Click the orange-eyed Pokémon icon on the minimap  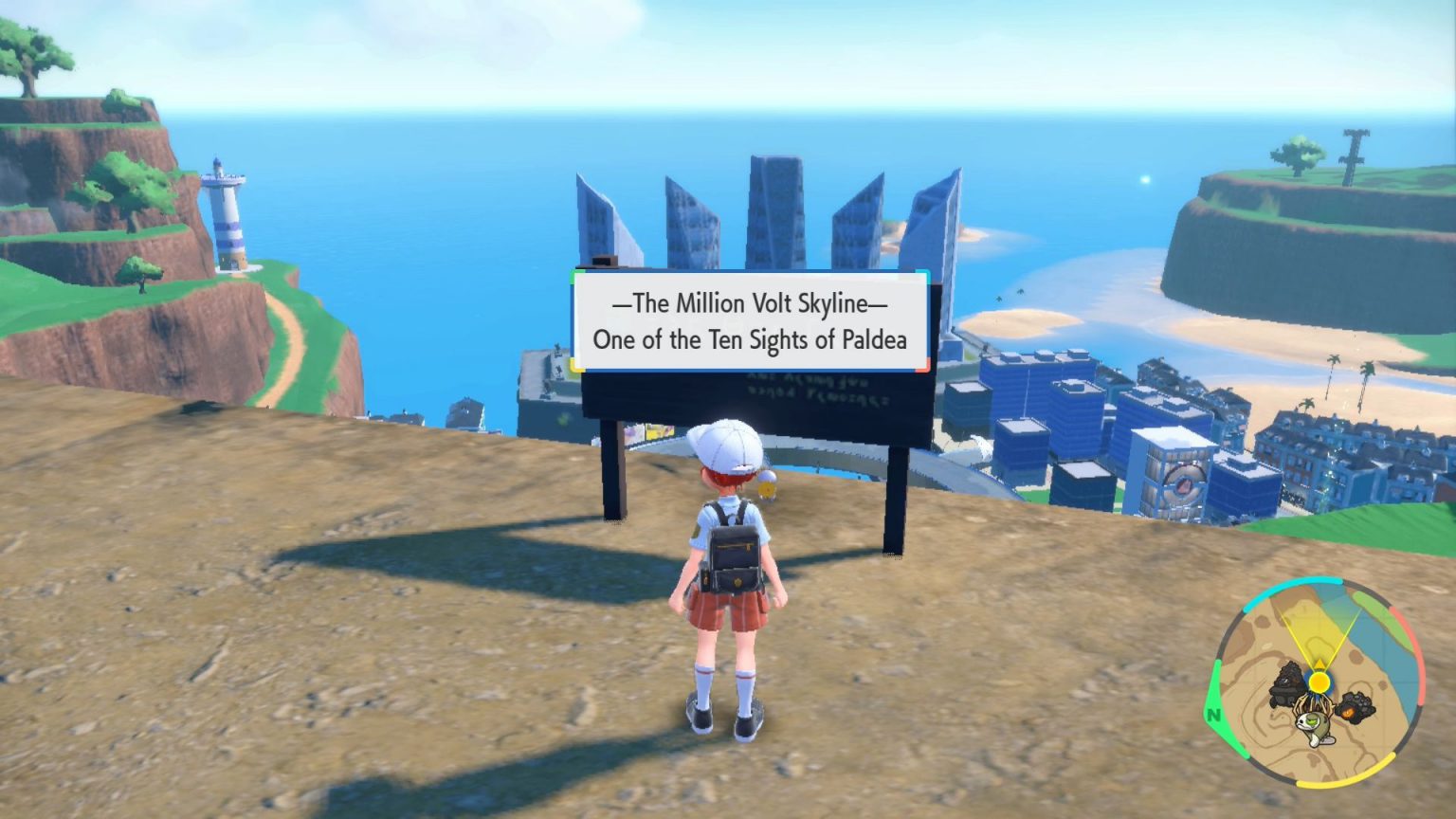point(1356,706)
